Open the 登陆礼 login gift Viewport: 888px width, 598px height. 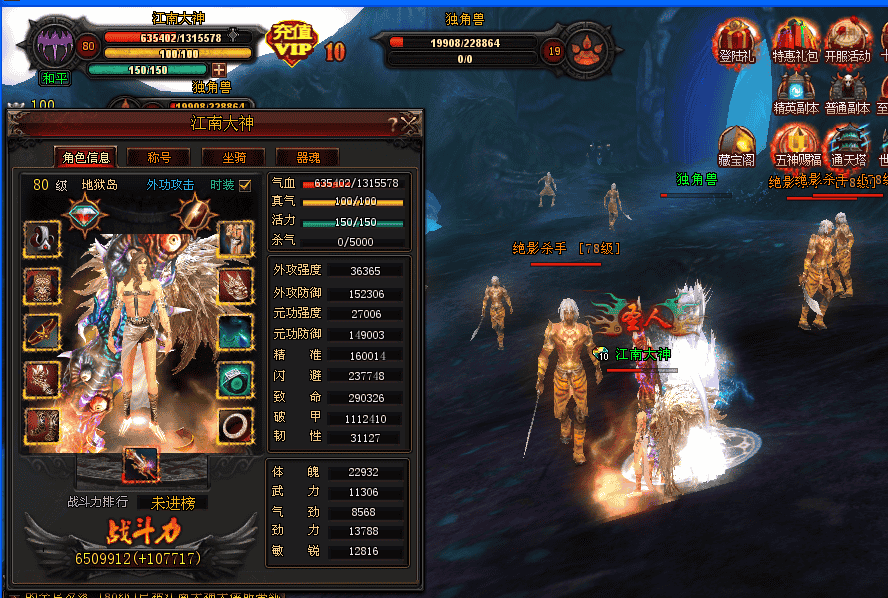pos(735,43)
